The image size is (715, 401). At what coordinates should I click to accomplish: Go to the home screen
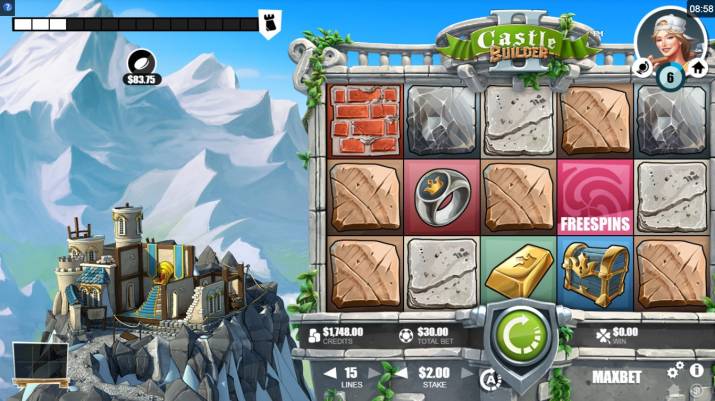(698, 68)
